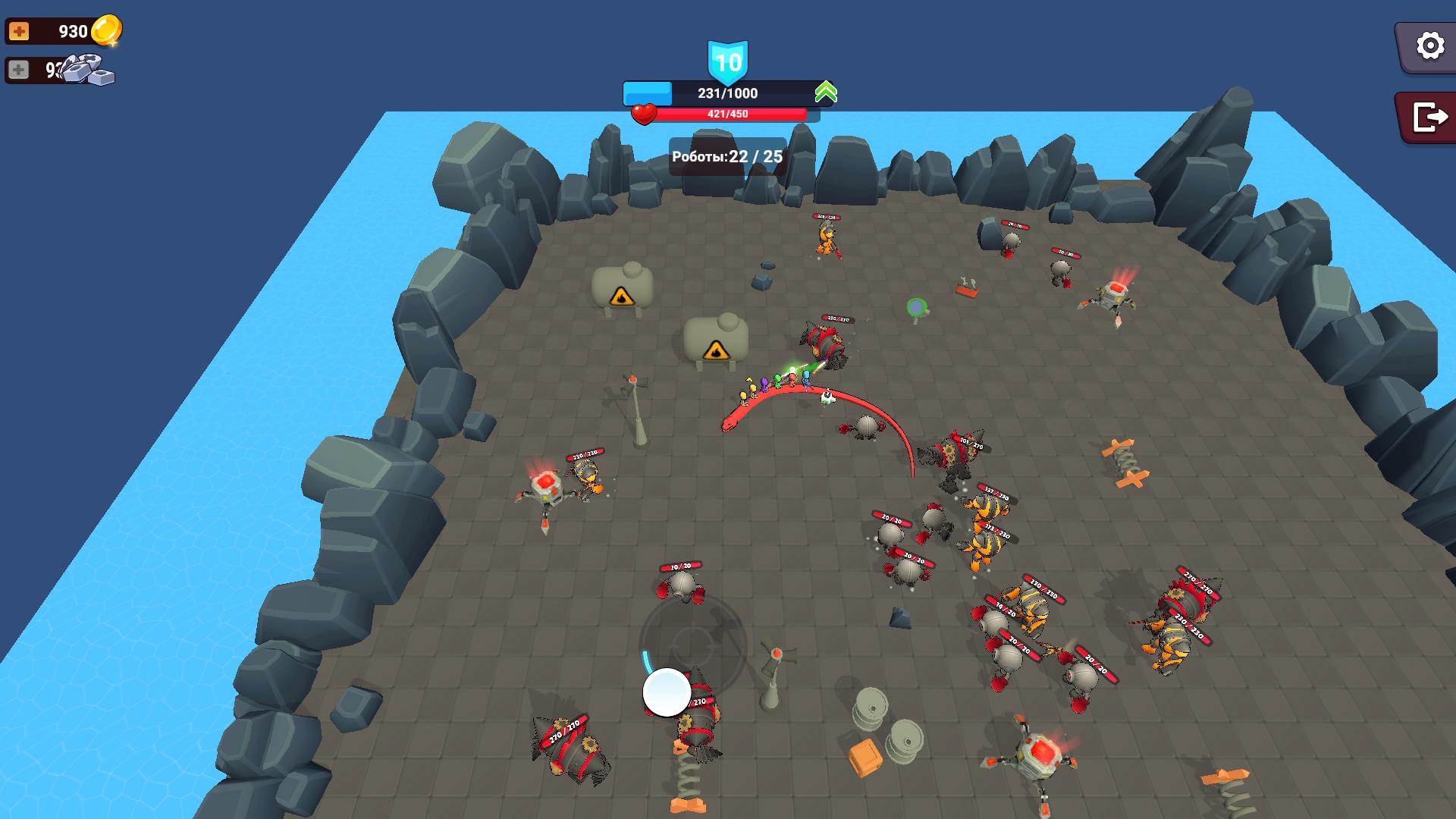
Task: Tap the white joystick circle at bottom
Action: tap(666, 691)
